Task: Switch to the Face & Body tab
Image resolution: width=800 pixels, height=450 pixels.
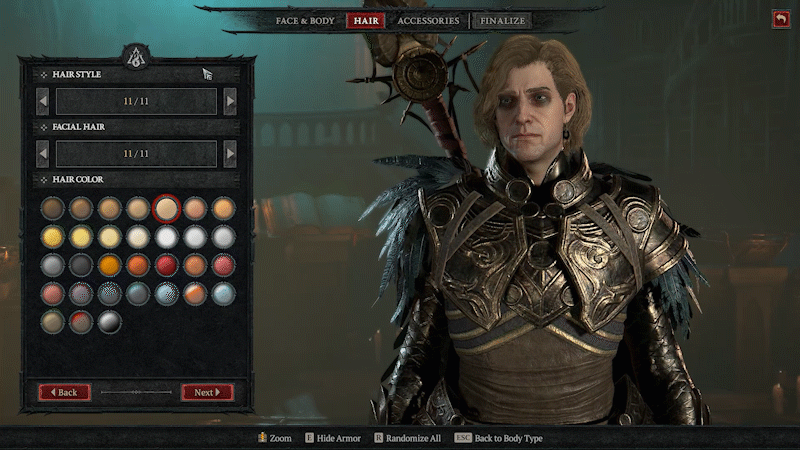Action: point(305,20)
